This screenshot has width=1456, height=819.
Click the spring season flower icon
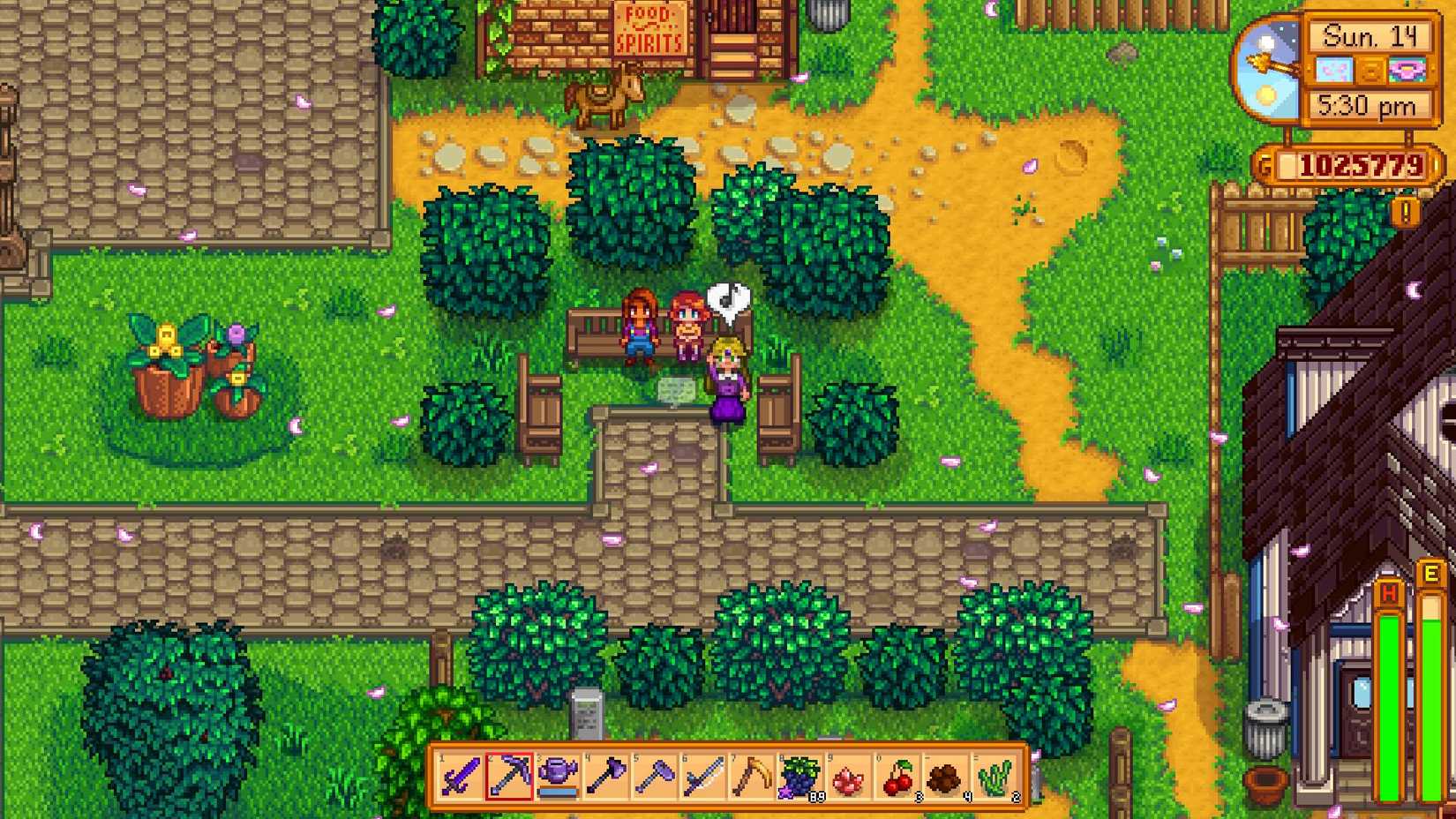pyautogui.click(x=1406, y=70)
